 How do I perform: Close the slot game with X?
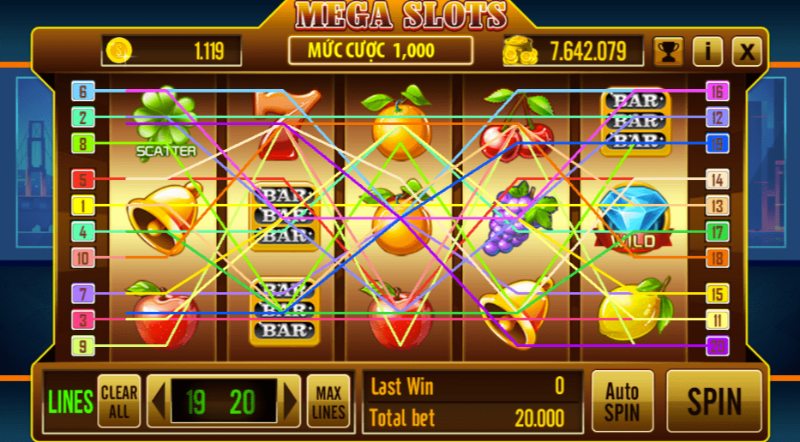(x=745, y=51)
